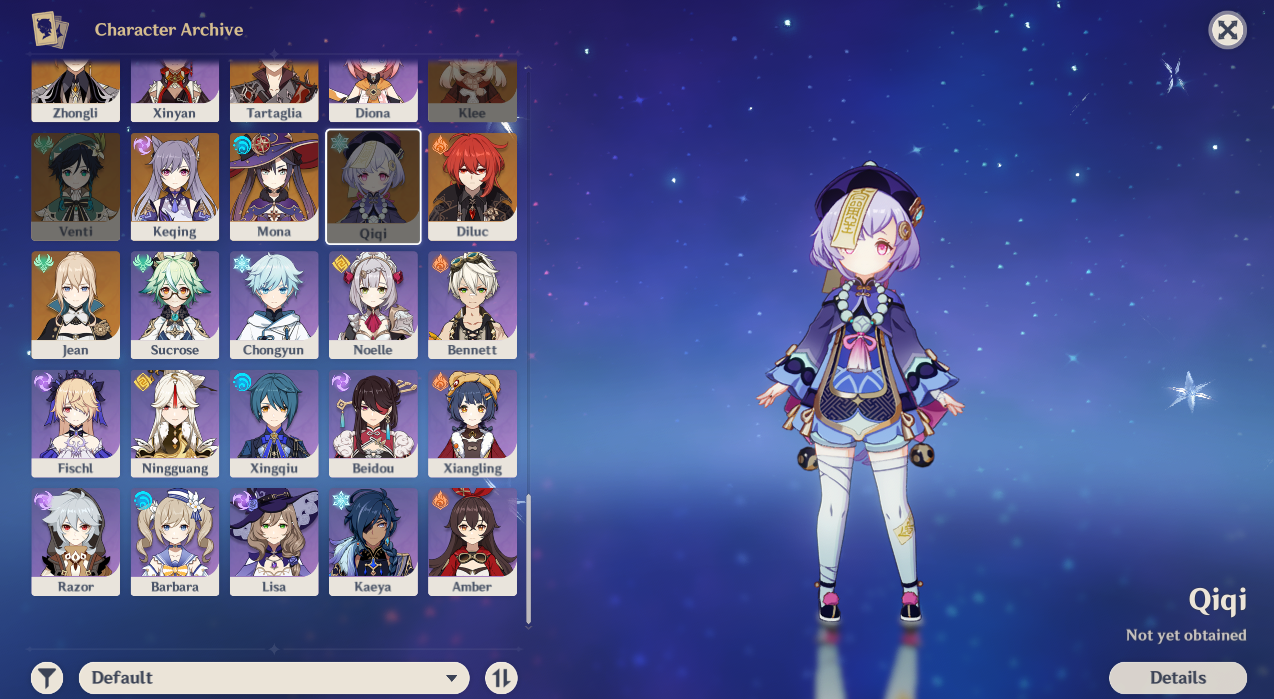Open the Default sort dropdown
The height and width of the screenshot is (699, 1274).
(273, 677)
